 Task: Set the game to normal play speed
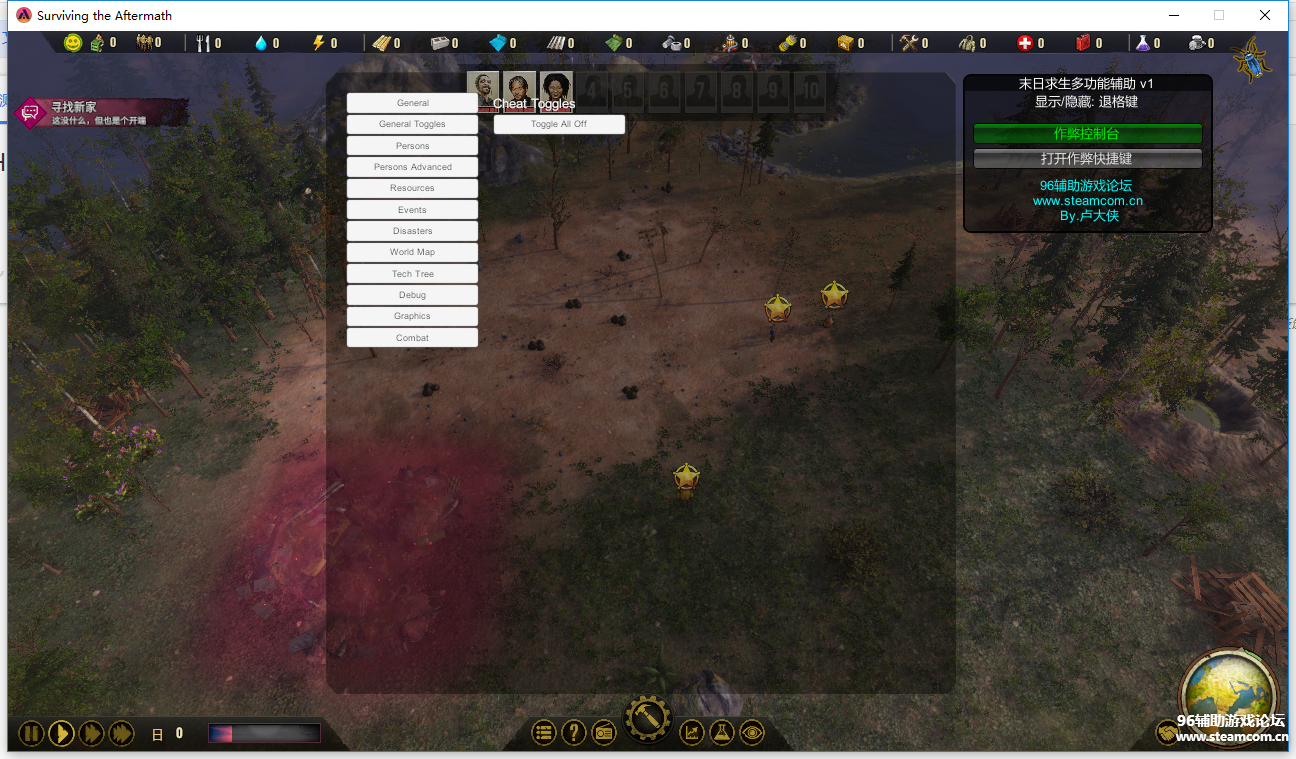pos(61,734)
